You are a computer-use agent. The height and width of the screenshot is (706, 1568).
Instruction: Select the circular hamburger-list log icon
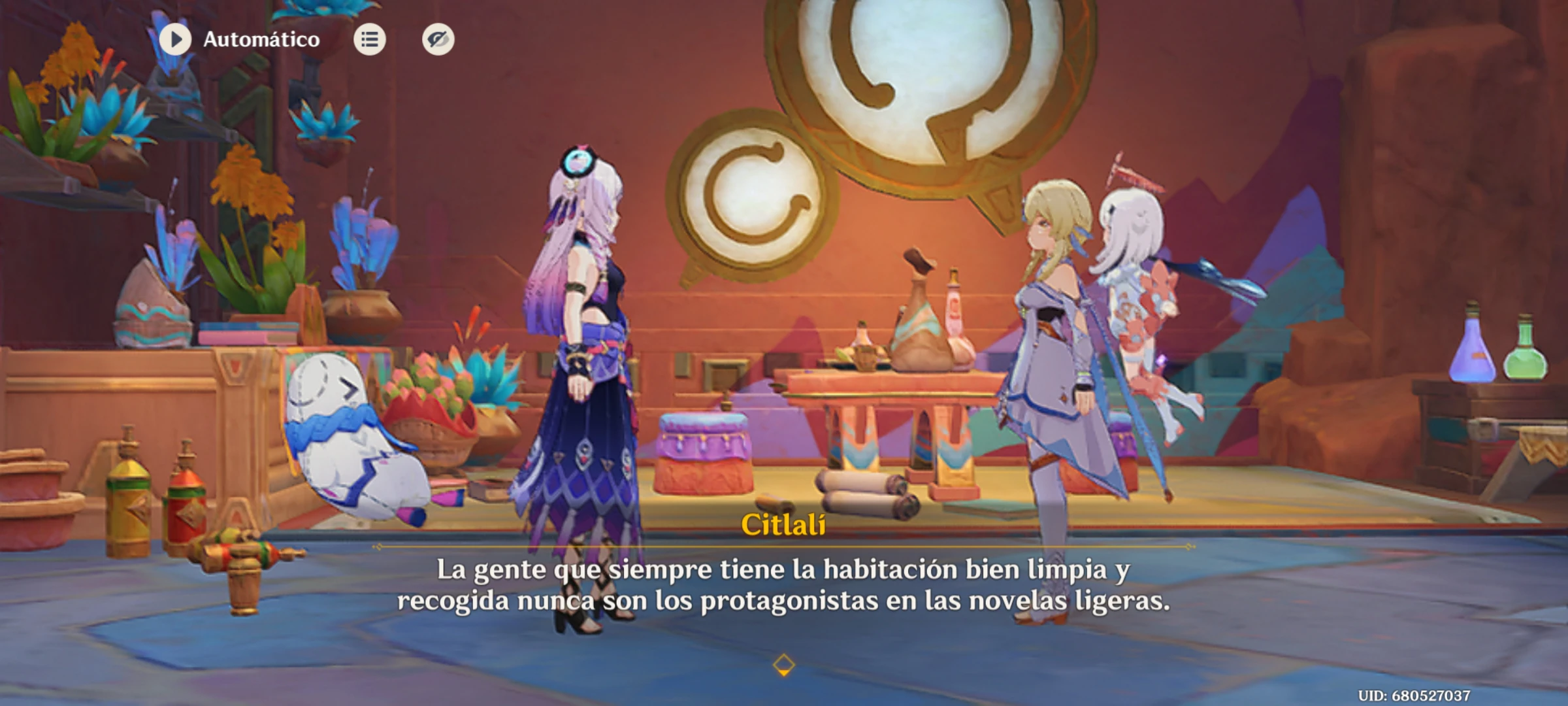click(369, 41)
